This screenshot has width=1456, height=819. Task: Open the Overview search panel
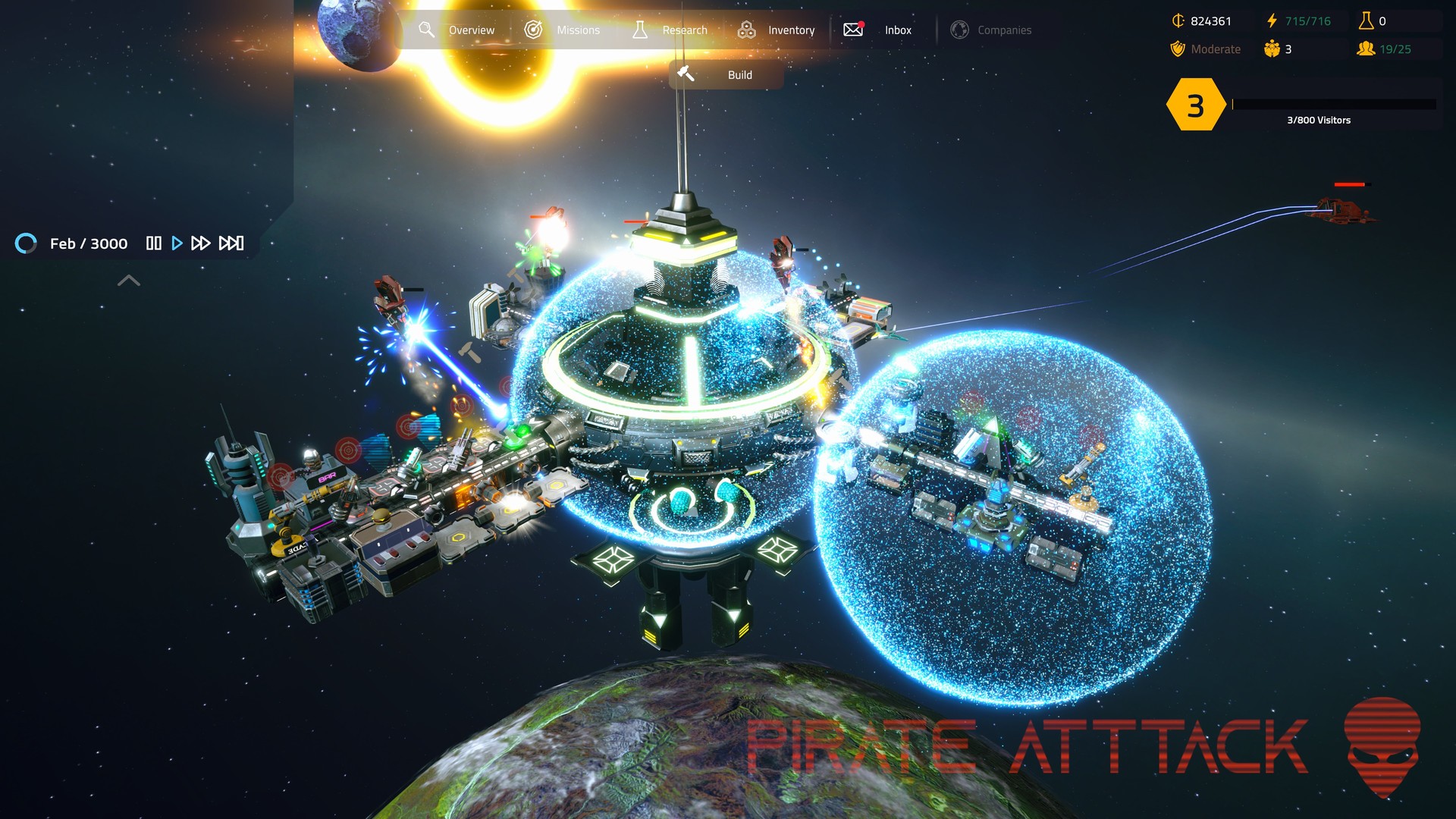[427, 30]
